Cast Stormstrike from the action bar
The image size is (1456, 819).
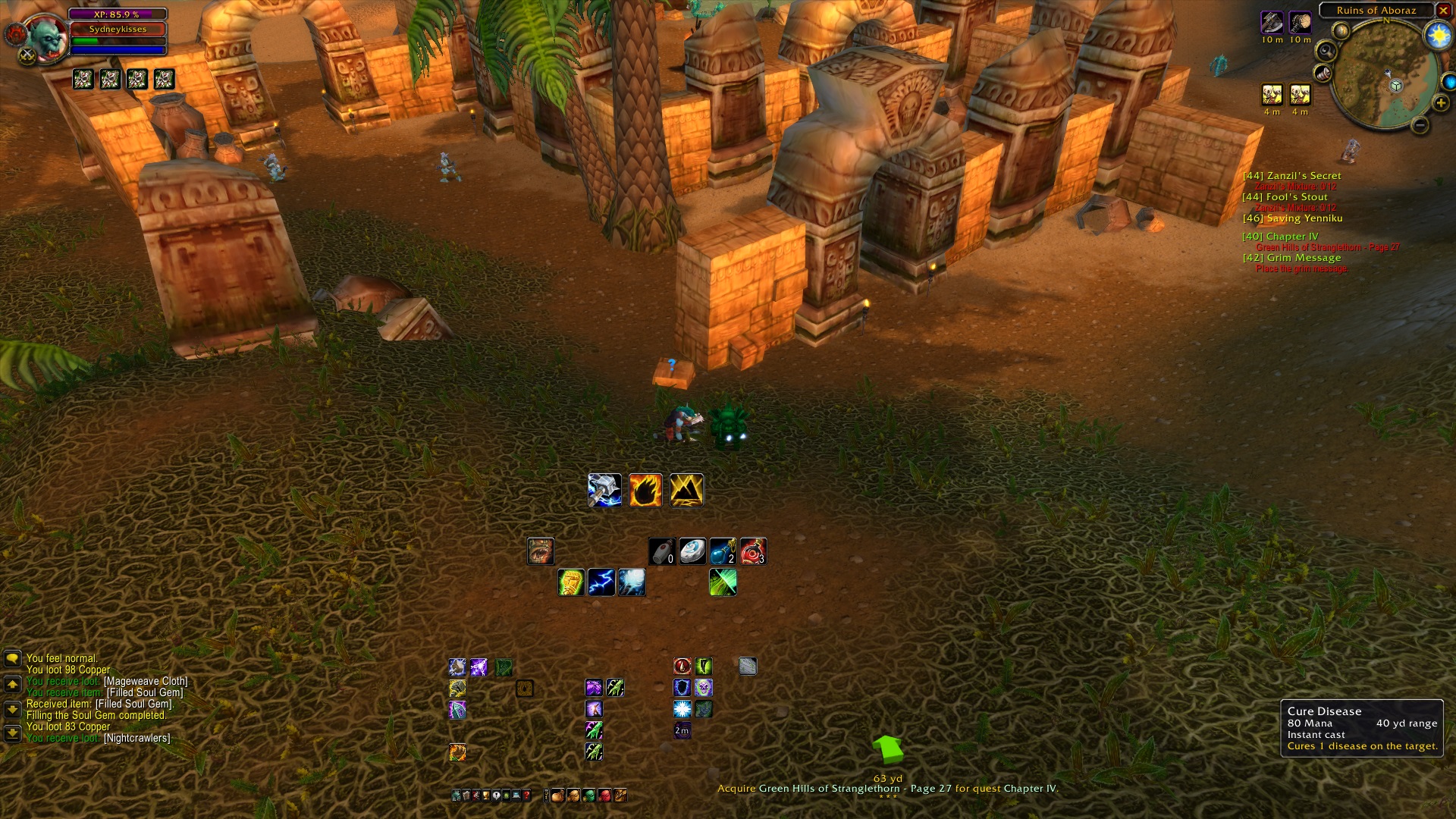click(605, 489)
